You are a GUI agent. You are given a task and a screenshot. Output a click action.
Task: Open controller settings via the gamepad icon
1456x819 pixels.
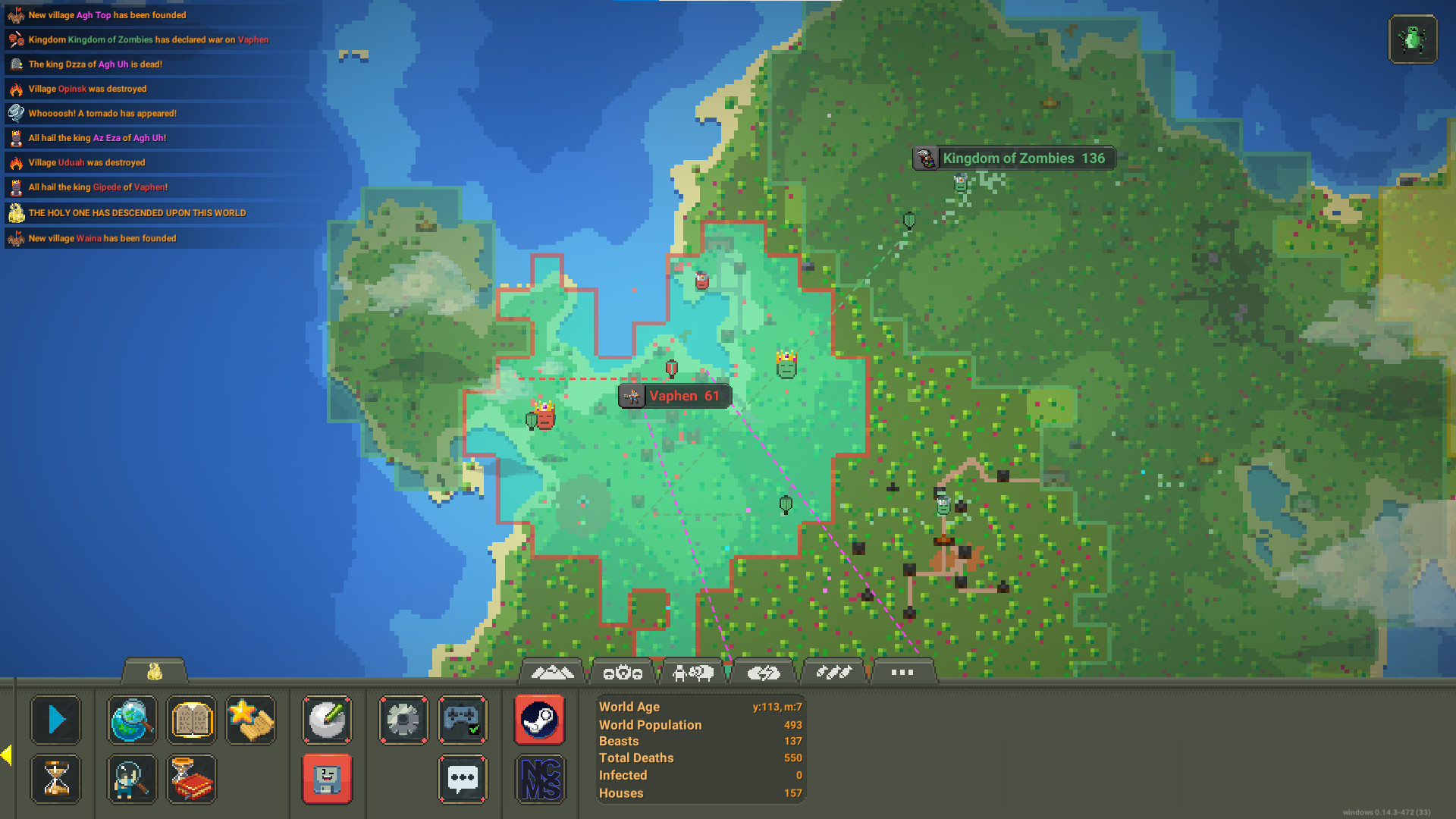point(463,720)
